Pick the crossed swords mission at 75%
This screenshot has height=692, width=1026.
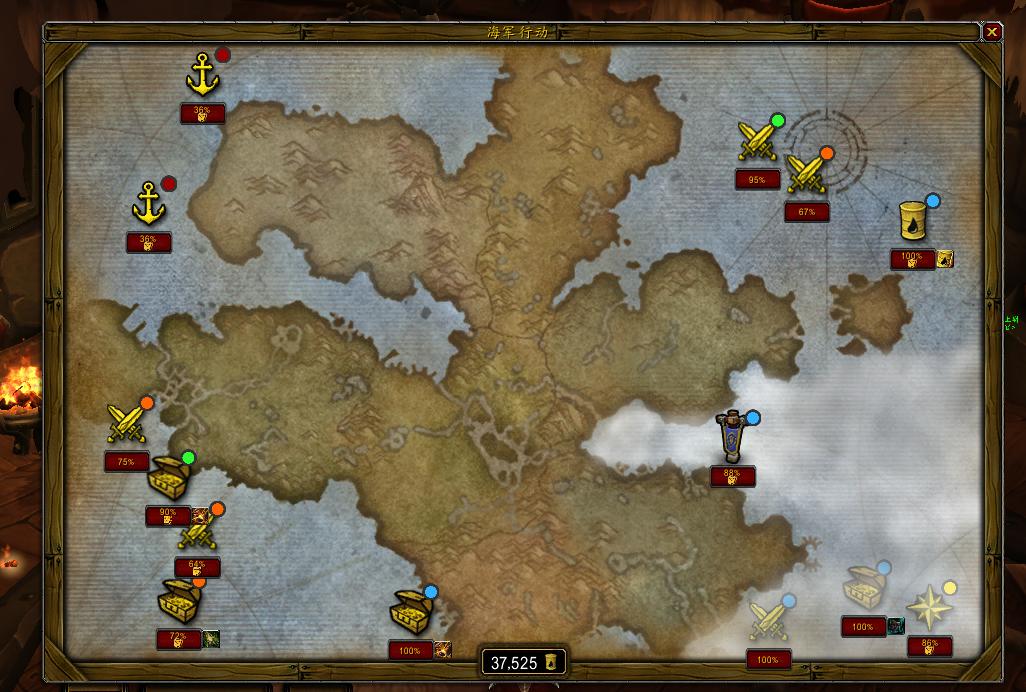pyautogui.click(x=127, y=422)
